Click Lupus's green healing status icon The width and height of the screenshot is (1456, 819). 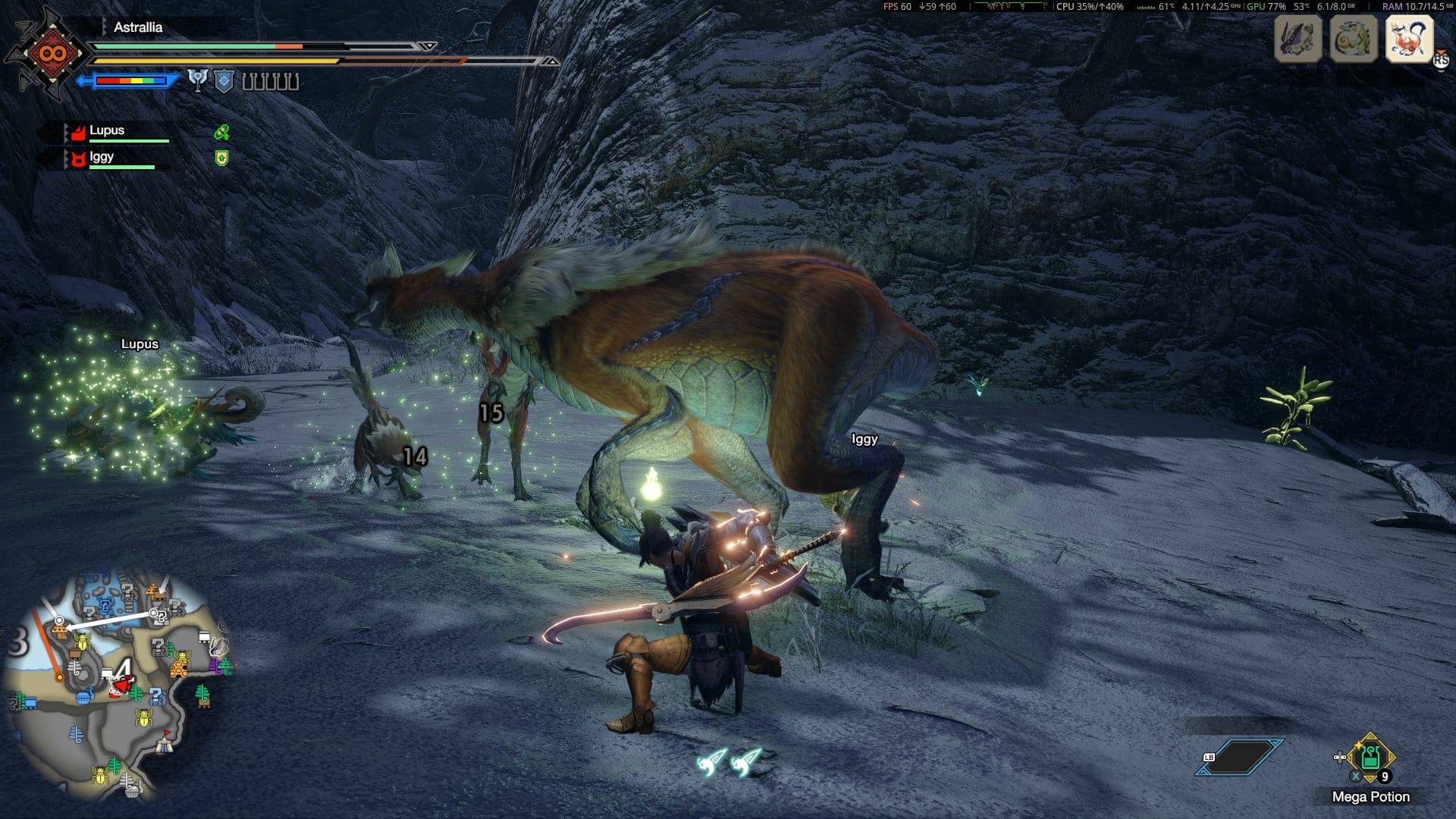click(221, 133)
